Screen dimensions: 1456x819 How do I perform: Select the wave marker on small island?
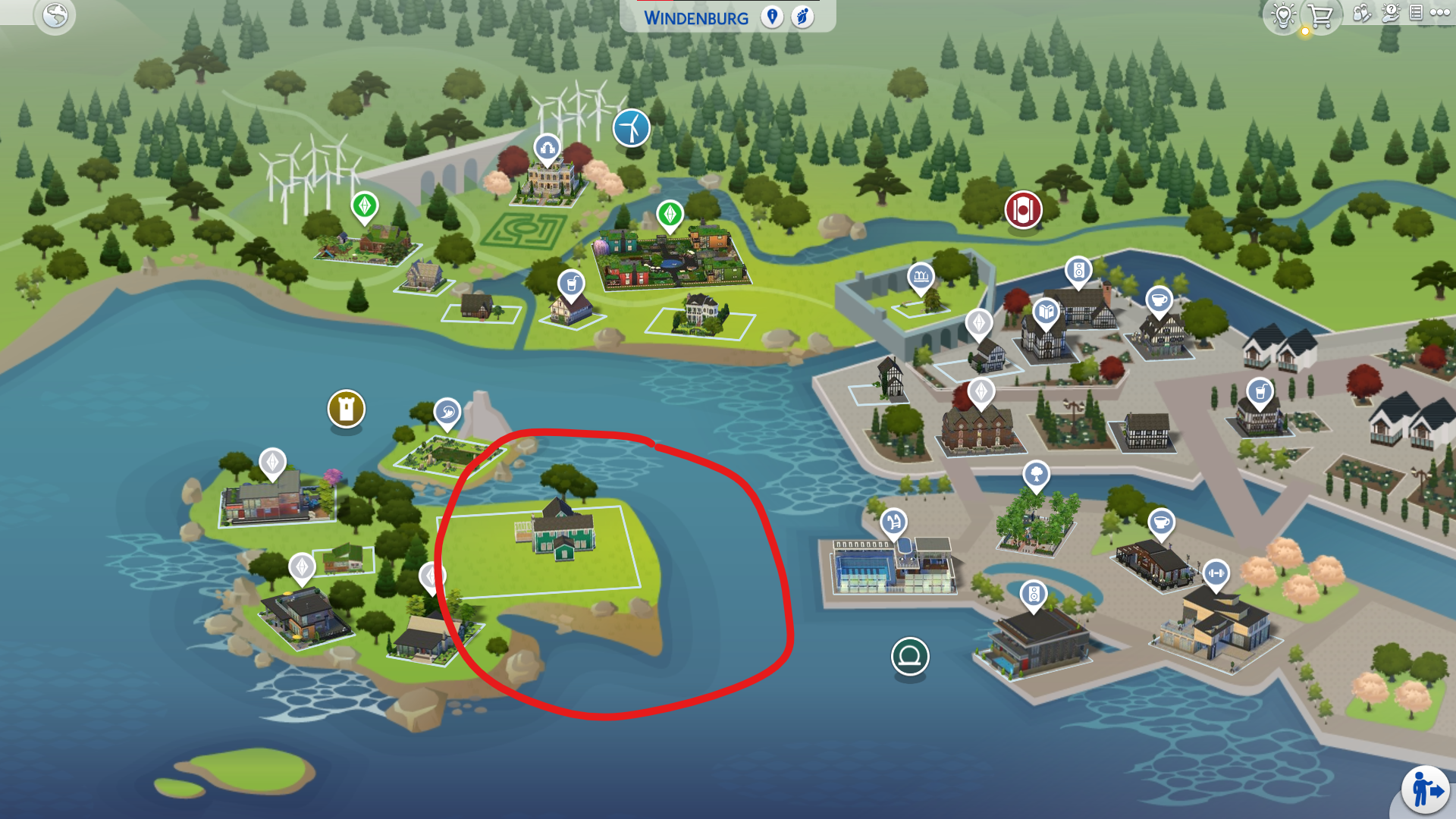coord(447,413)
